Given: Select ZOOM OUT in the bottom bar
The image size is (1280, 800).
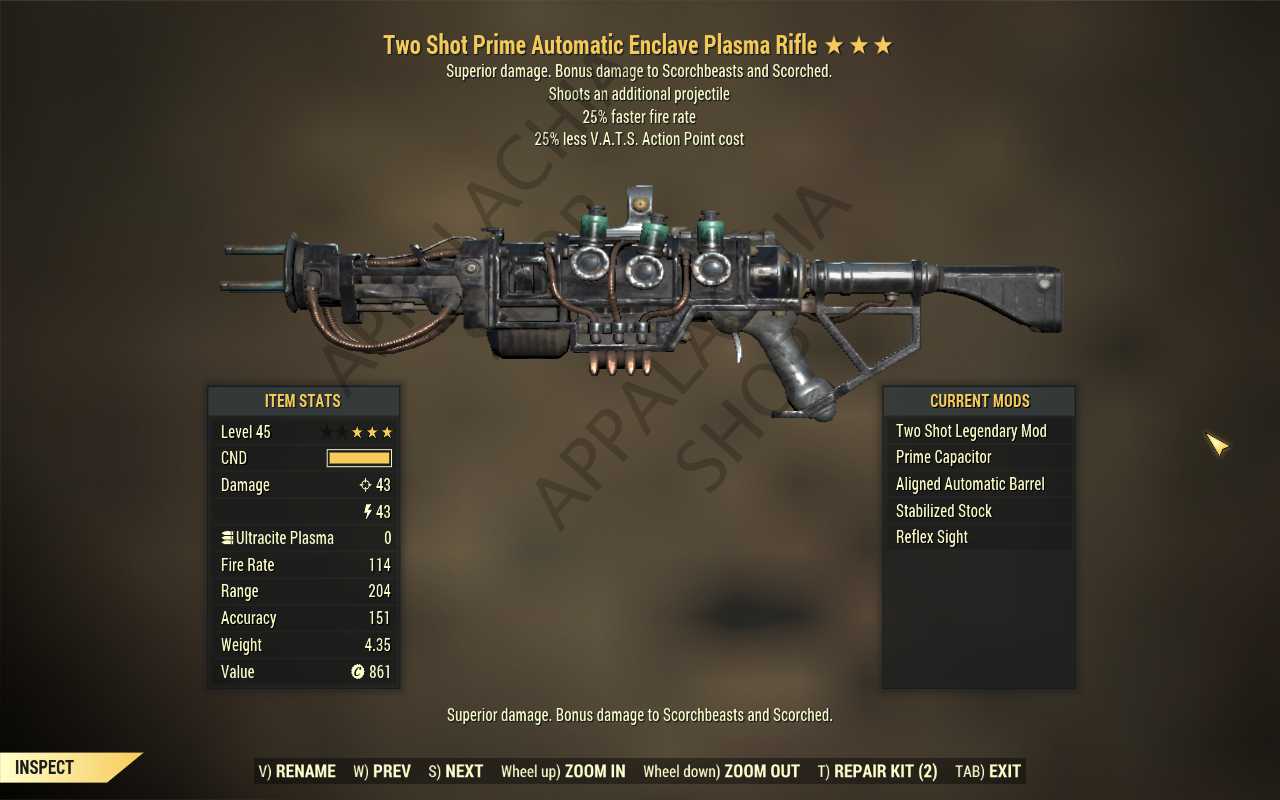Looking at the screenshot, I should tap(721, 771).
